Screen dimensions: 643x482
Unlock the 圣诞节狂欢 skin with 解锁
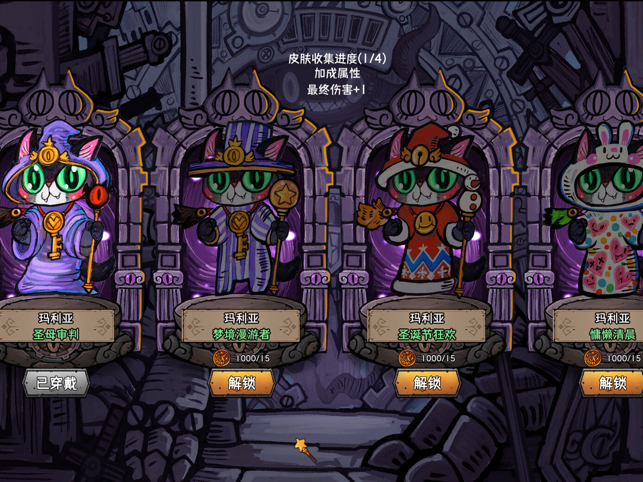[x=427, y=382]
